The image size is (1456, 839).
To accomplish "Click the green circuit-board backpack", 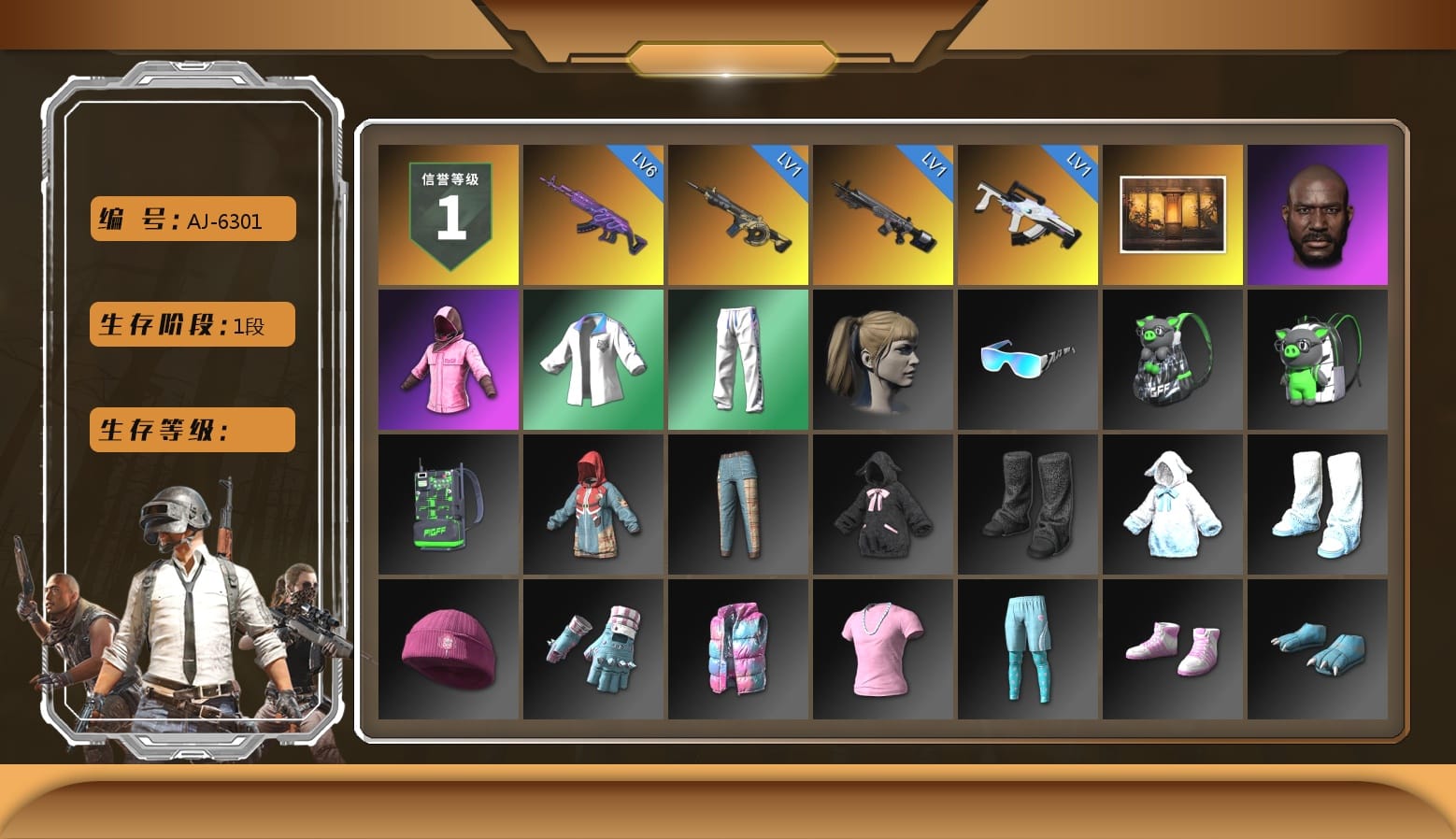I will (x=448, y=505).
